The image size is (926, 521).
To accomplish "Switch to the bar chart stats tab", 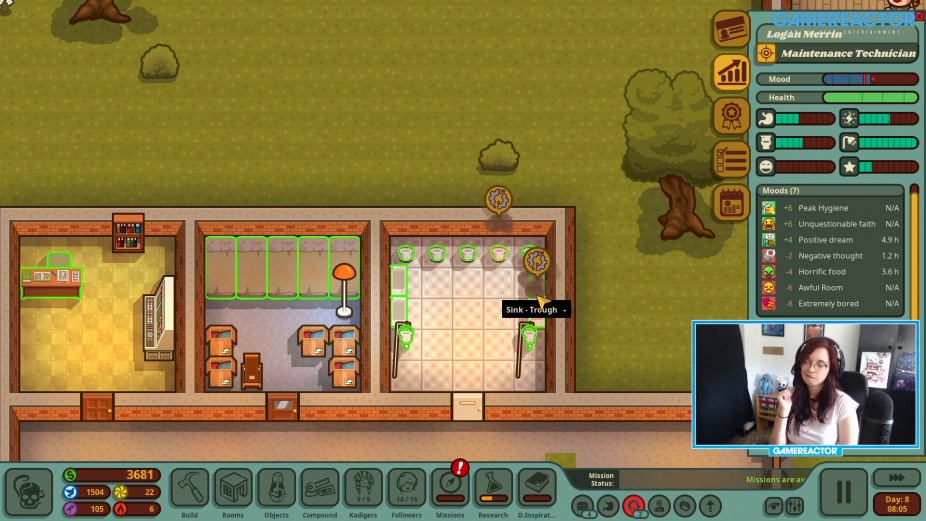I will coord(731,72).
